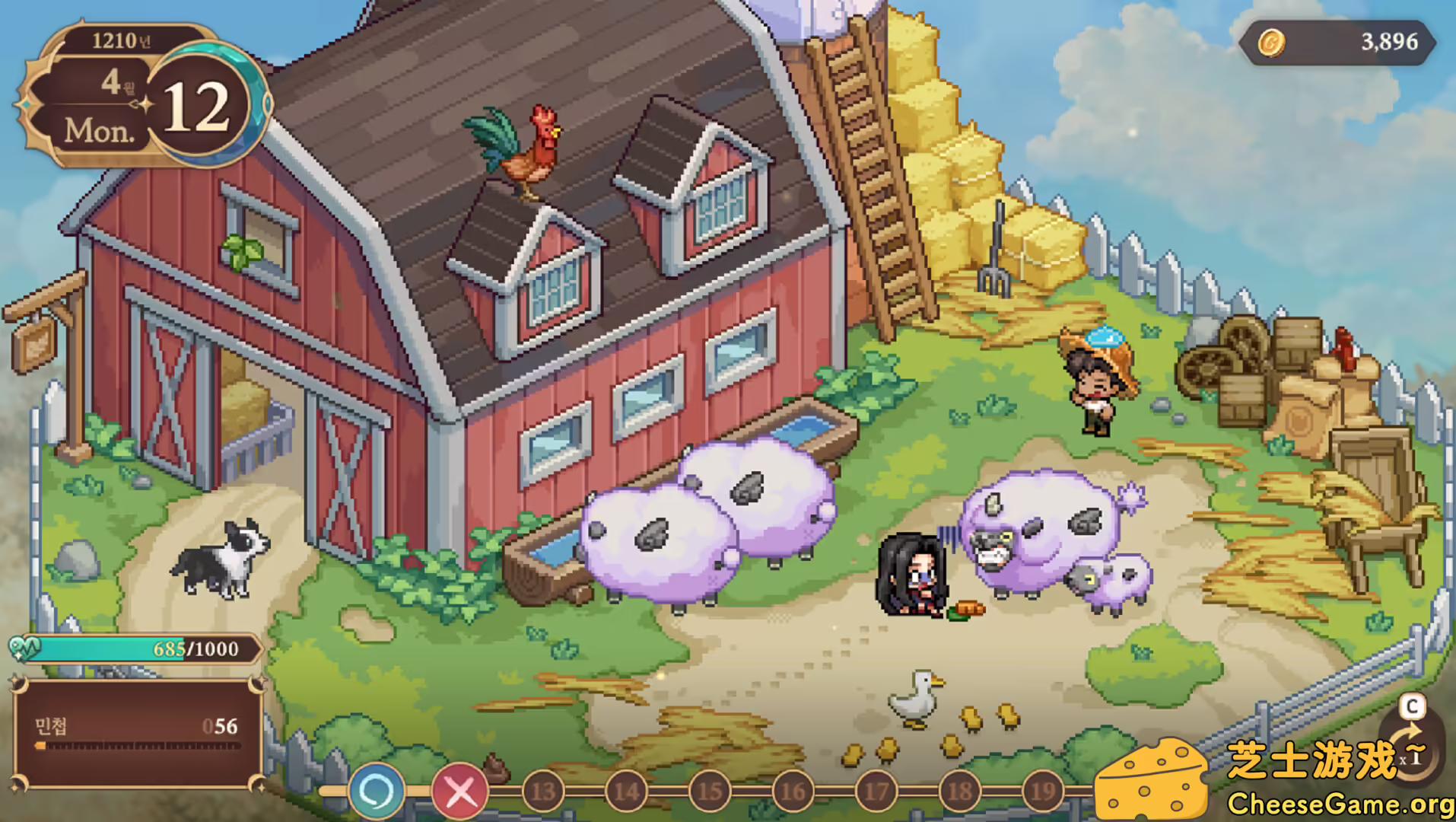Click turn 15 timeline marker

click(x=710, y=792)
